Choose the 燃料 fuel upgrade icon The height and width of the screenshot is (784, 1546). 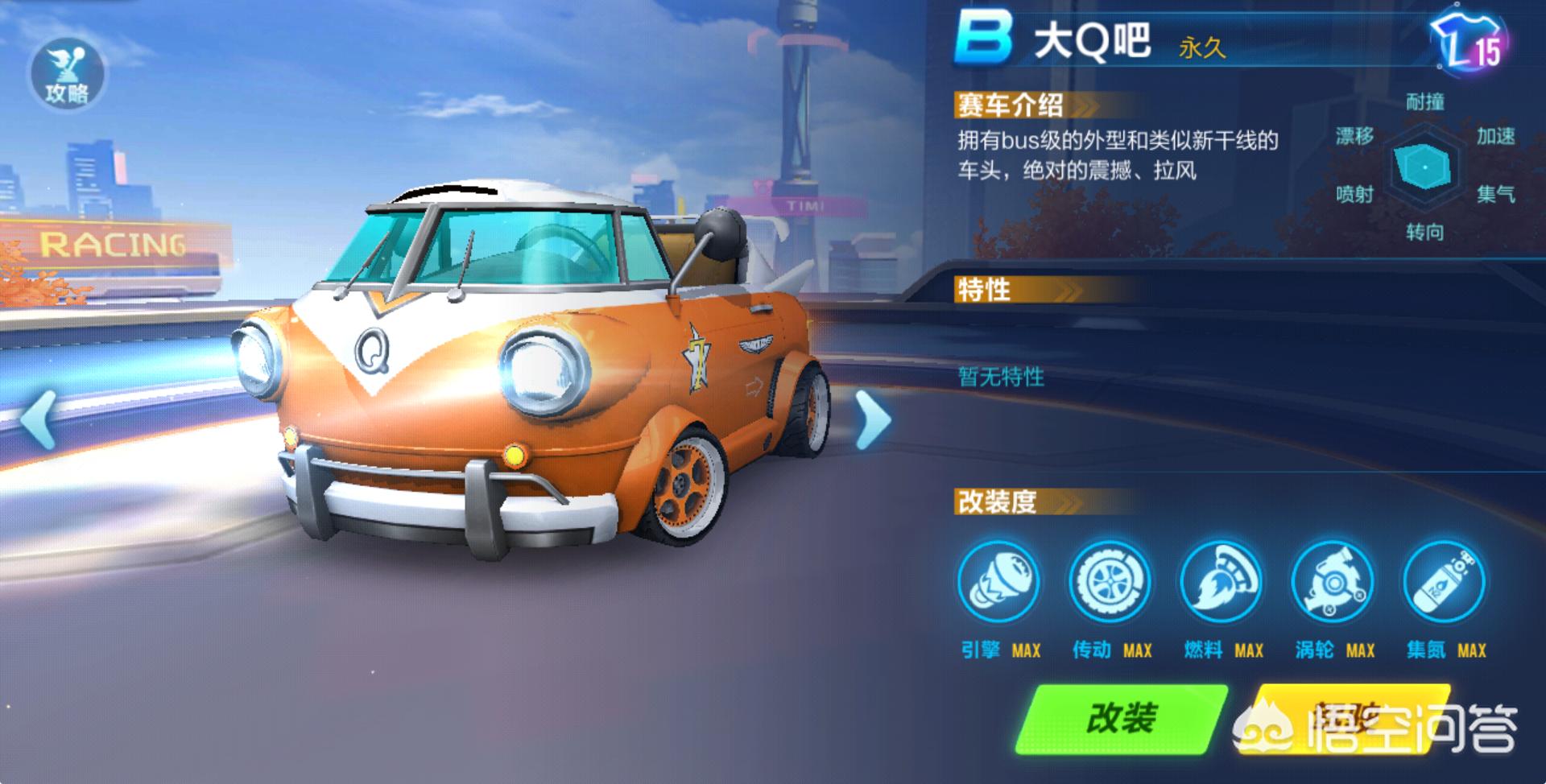(1222, 583)
